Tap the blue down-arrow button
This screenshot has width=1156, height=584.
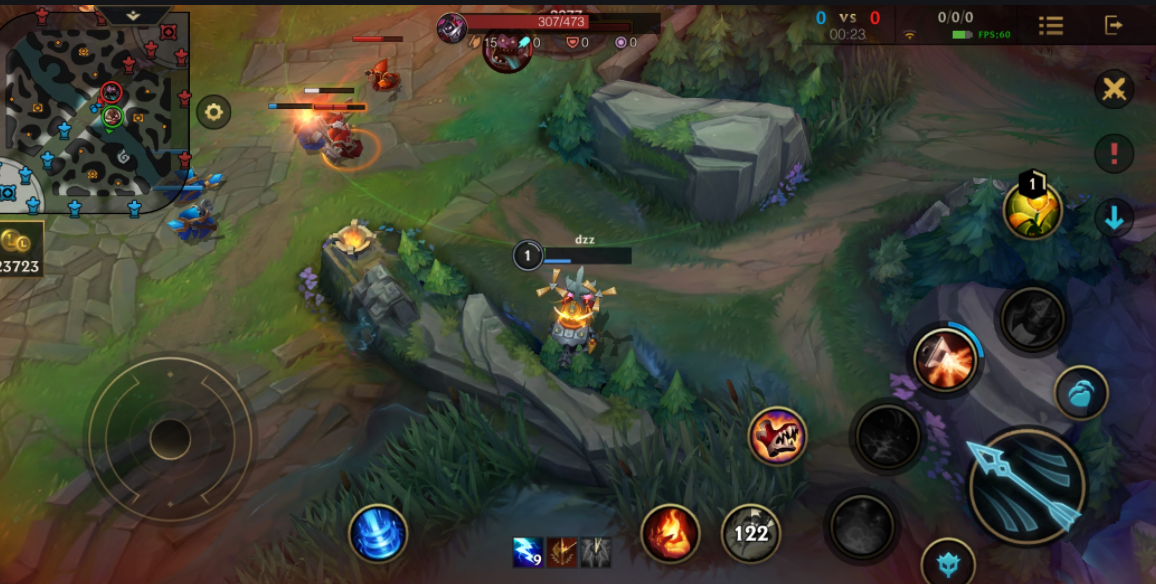tap(1114, 218)
